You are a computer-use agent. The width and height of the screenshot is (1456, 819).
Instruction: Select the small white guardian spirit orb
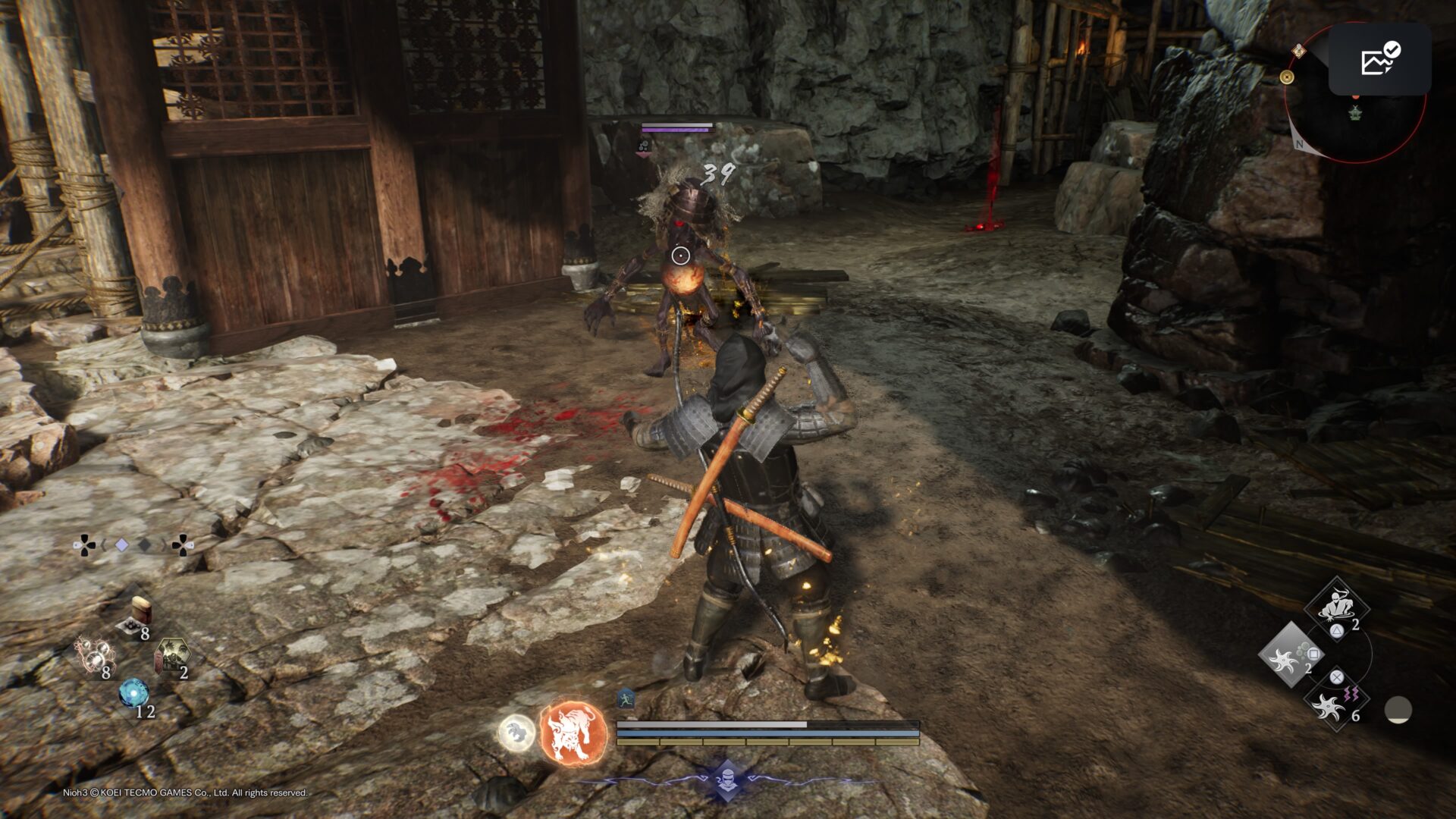click(x=516, y=733)
